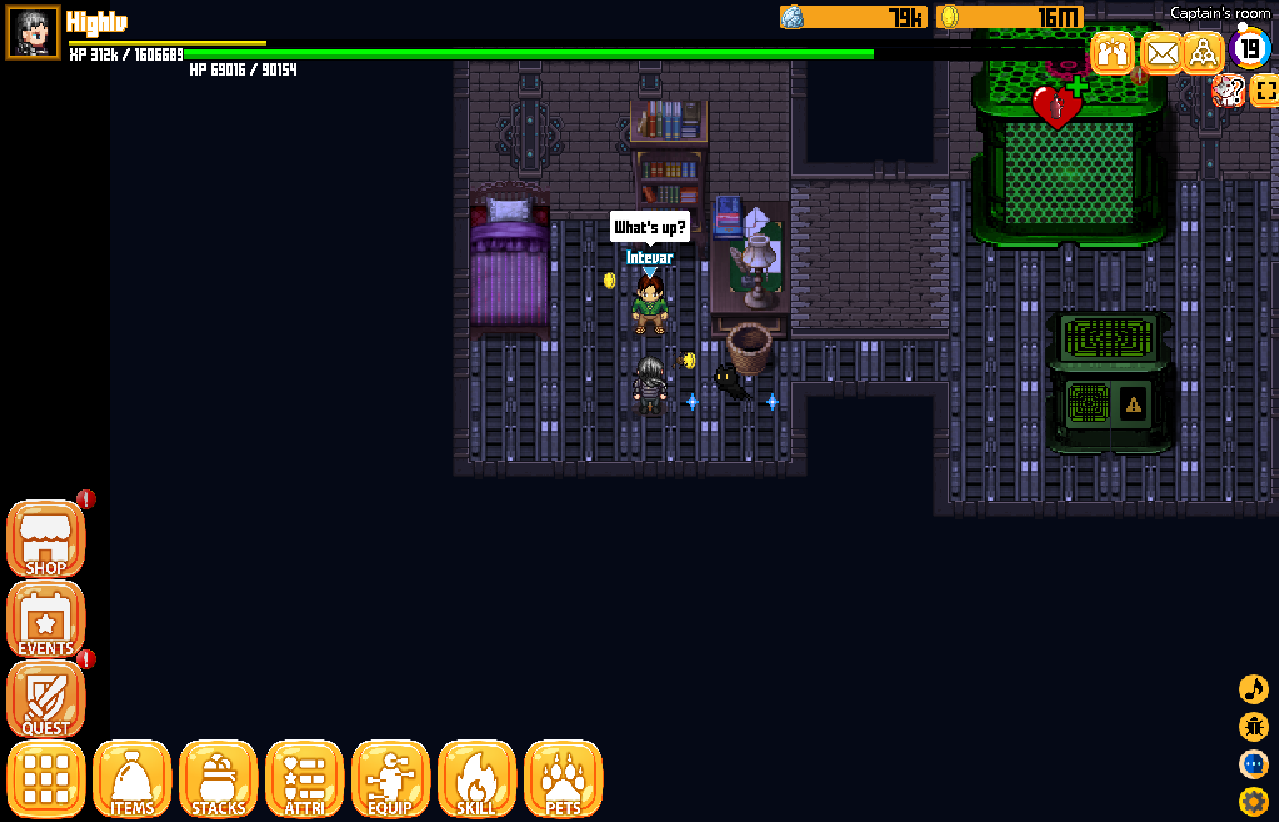This screenshot has height=822, width=1279.
Task: Open the Skill menu
Action: 476,779
